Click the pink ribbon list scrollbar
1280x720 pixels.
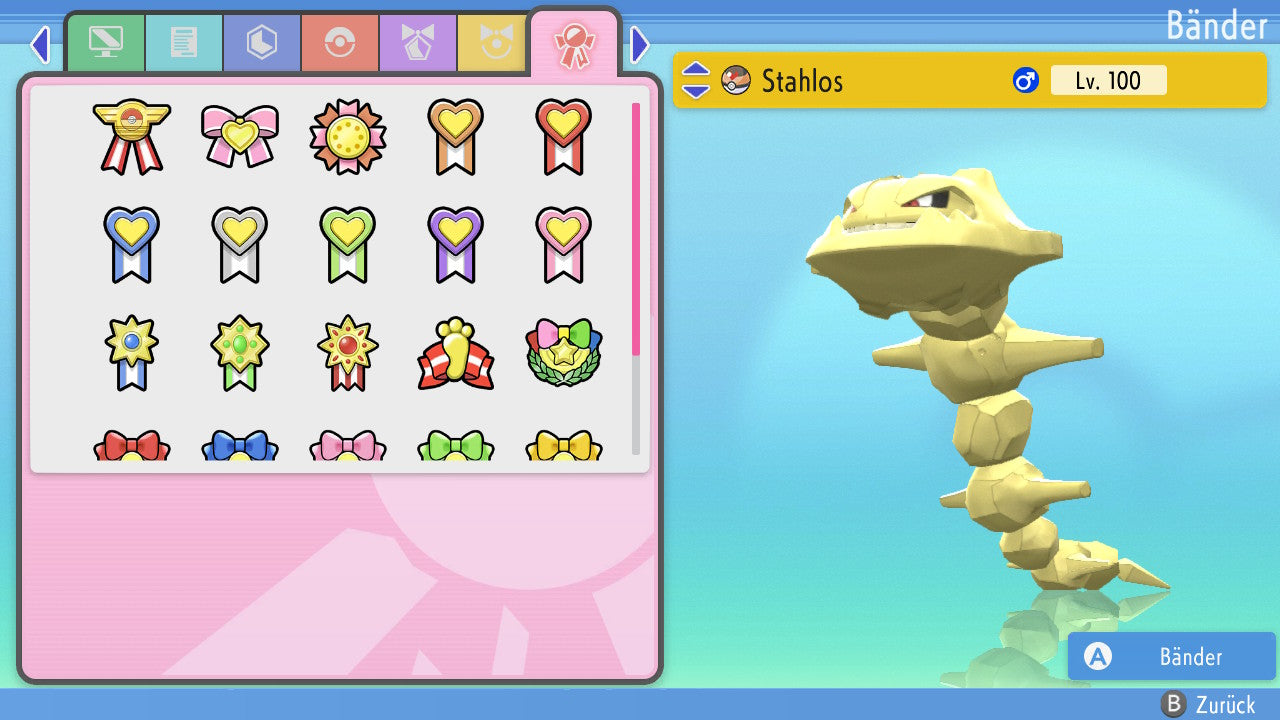pyautogui.click(x=636, y=228)
